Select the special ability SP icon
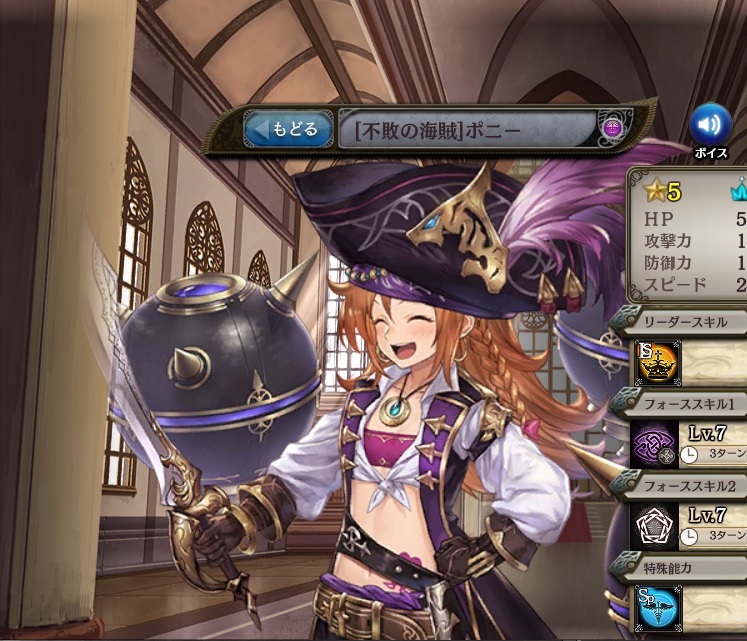Screen dimensions: 747x641 [x=659, y=606]
